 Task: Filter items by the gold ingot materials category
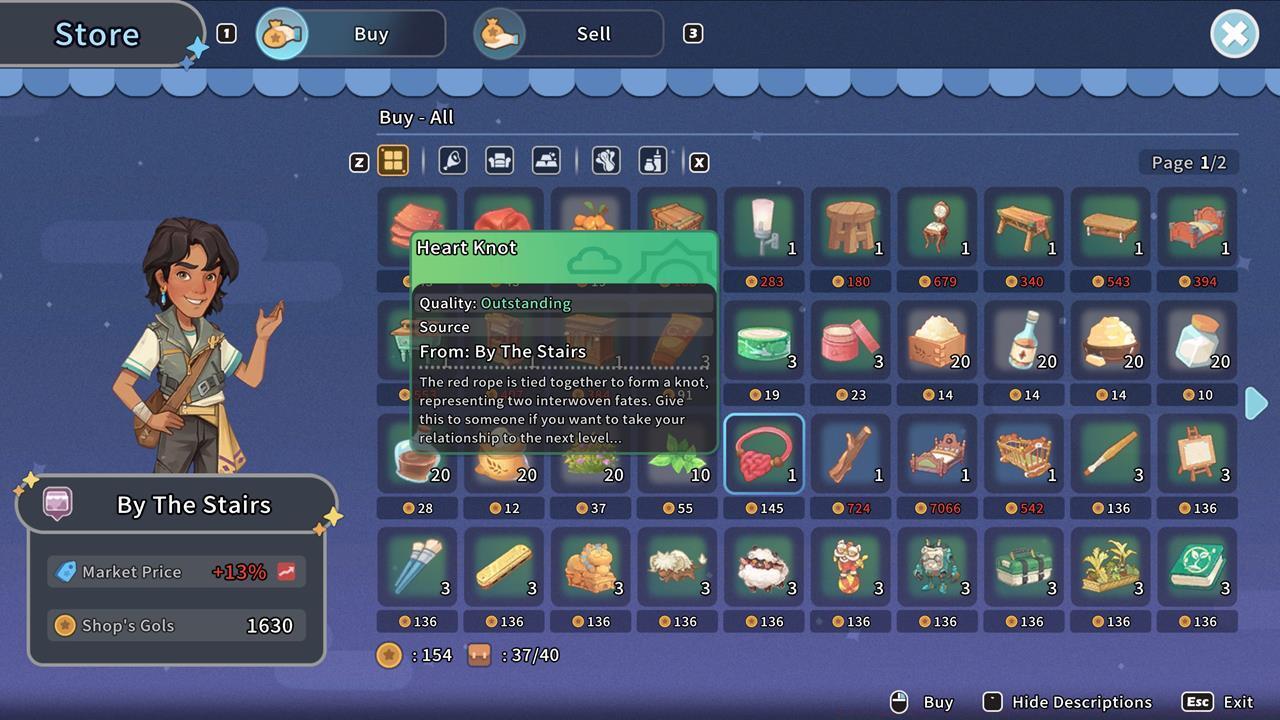point(546,161)
